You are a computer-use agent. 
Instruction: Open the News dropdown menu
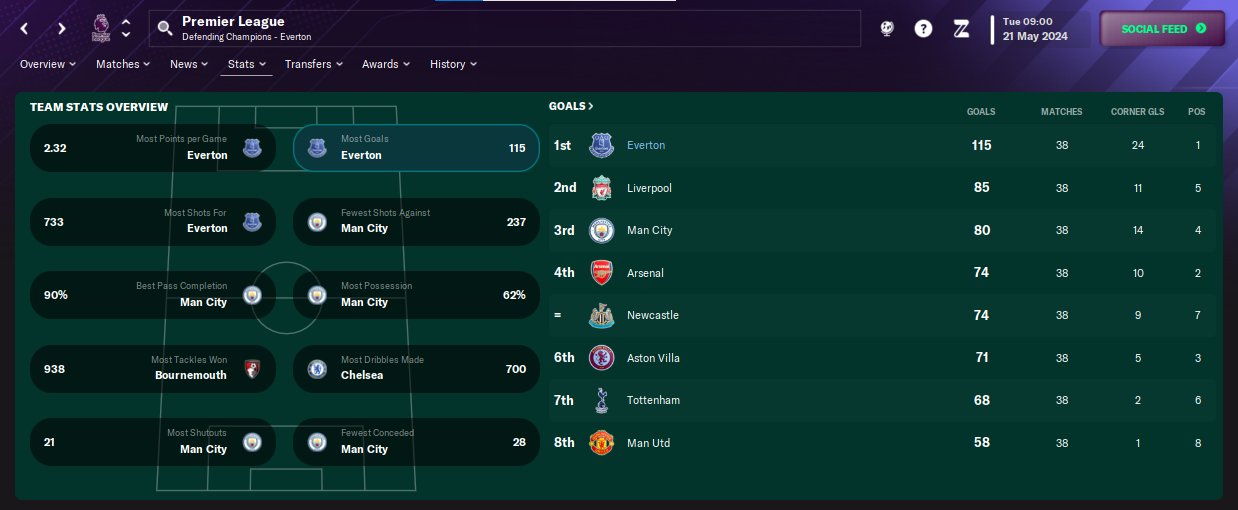coord(189,64)
